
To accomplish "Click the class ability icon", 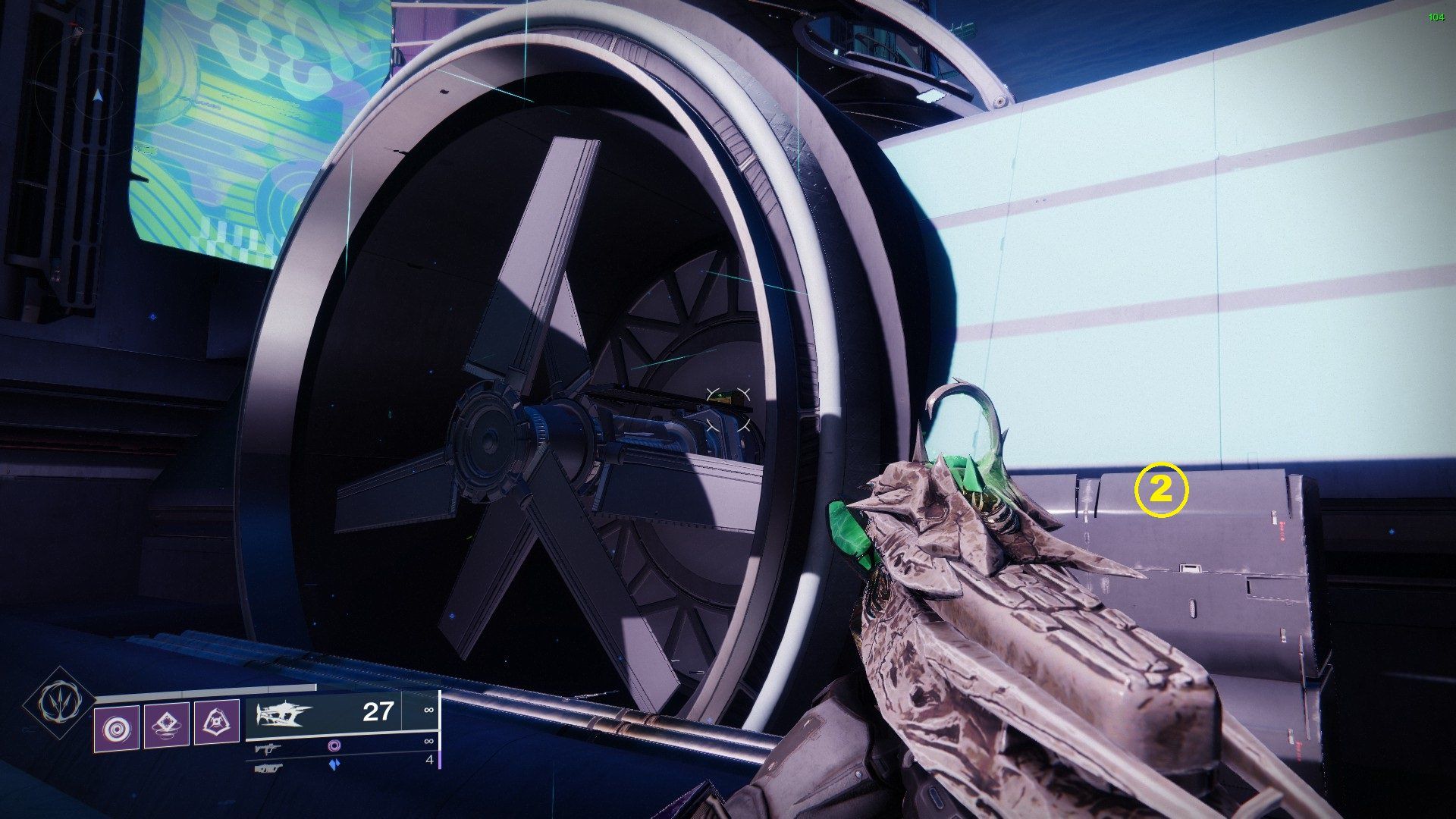I will (x=219, y=724).
